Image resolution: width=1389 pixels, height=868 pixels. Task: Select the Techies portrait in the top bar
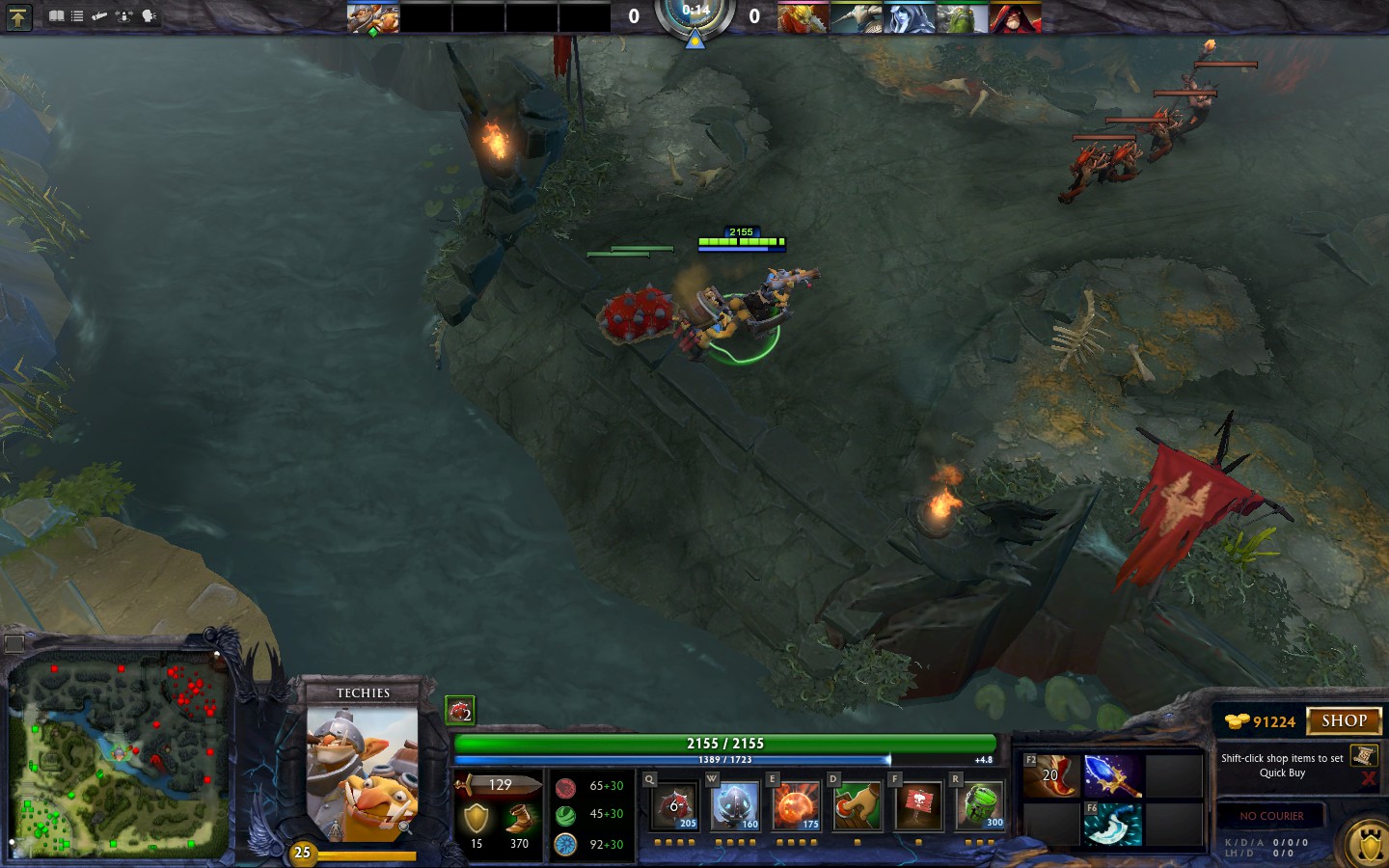tap(373, 17)
